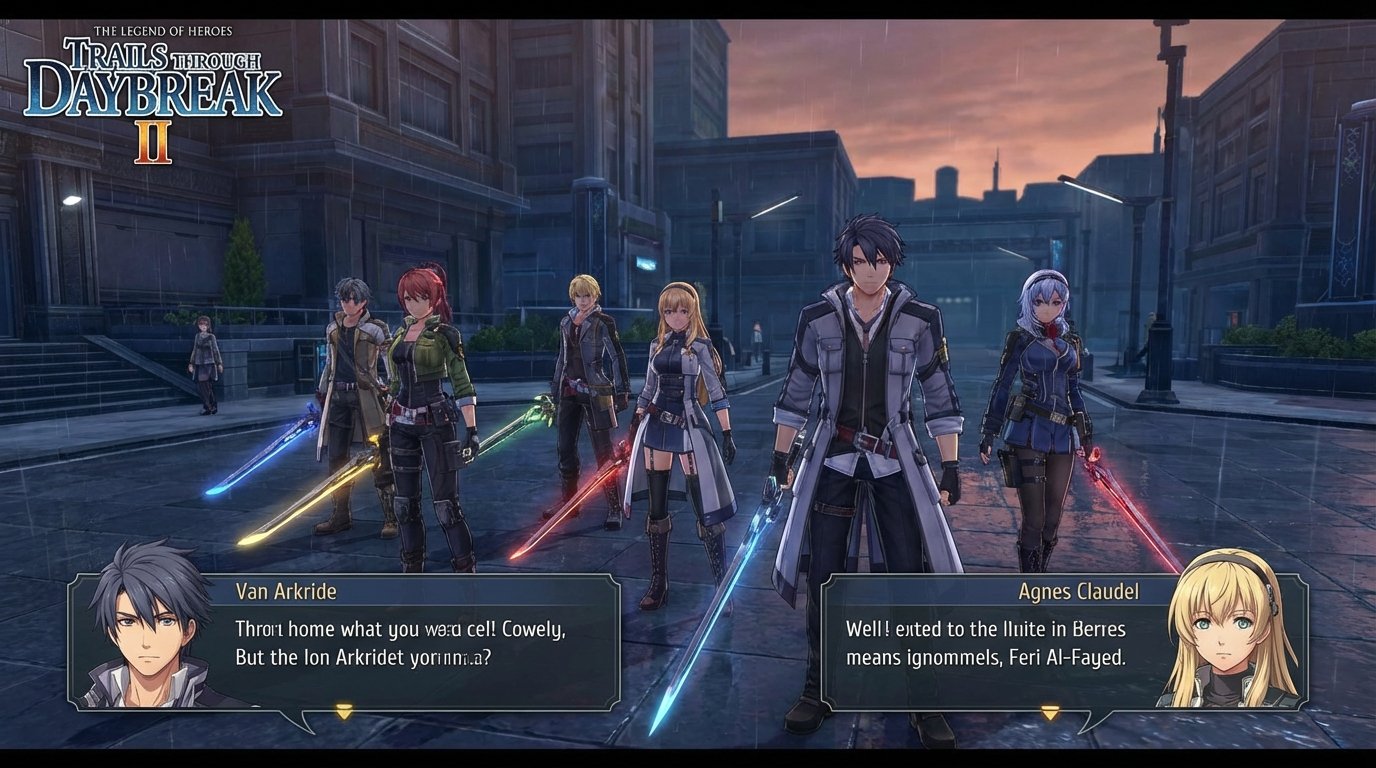
Task: Advance Van Arkride's dialogue with the yellow arrow
Action: click(x=345, y=712)
